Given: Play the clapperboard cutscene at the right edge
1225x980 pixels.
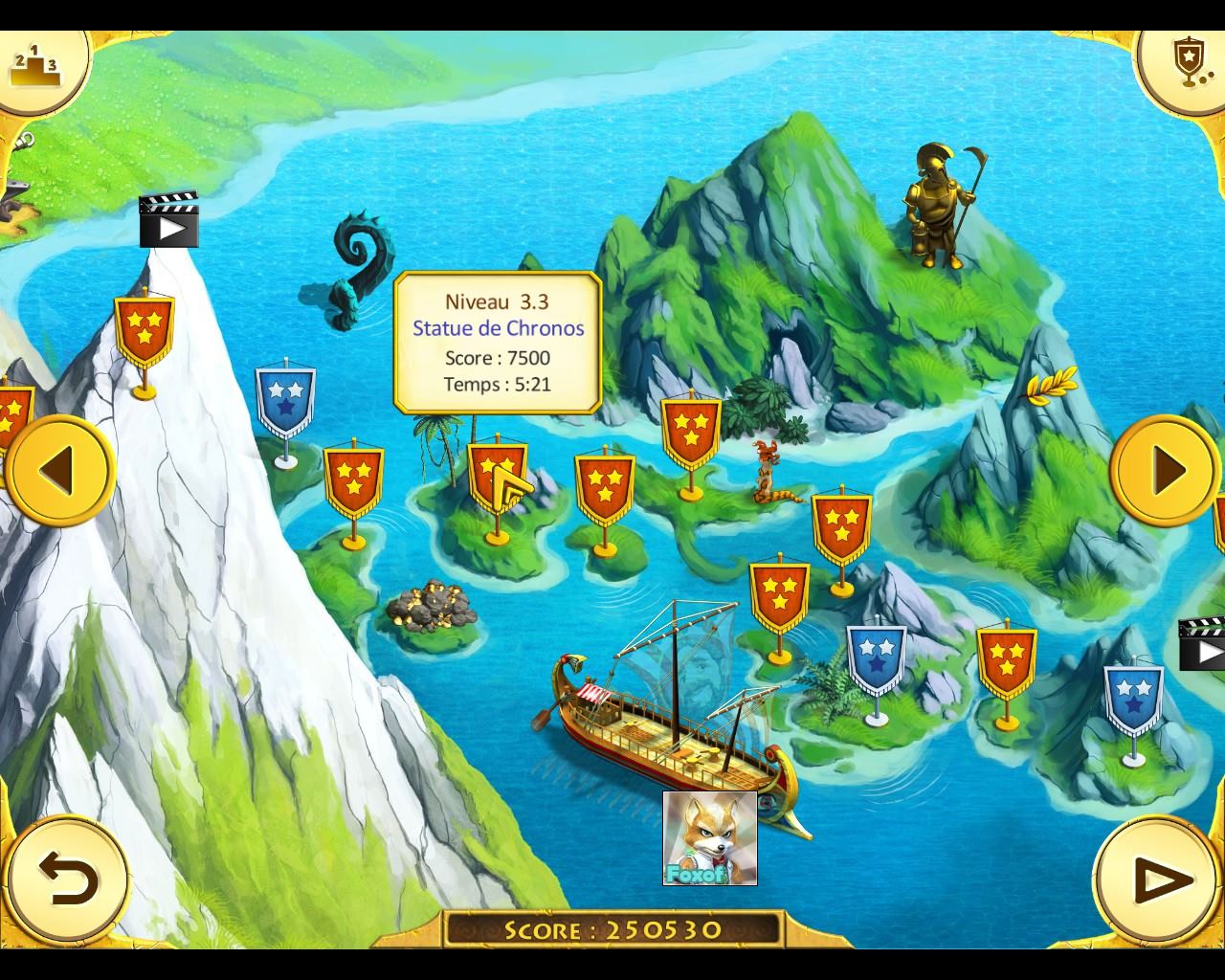Looking at the screenshot, I should [1204, 644].
